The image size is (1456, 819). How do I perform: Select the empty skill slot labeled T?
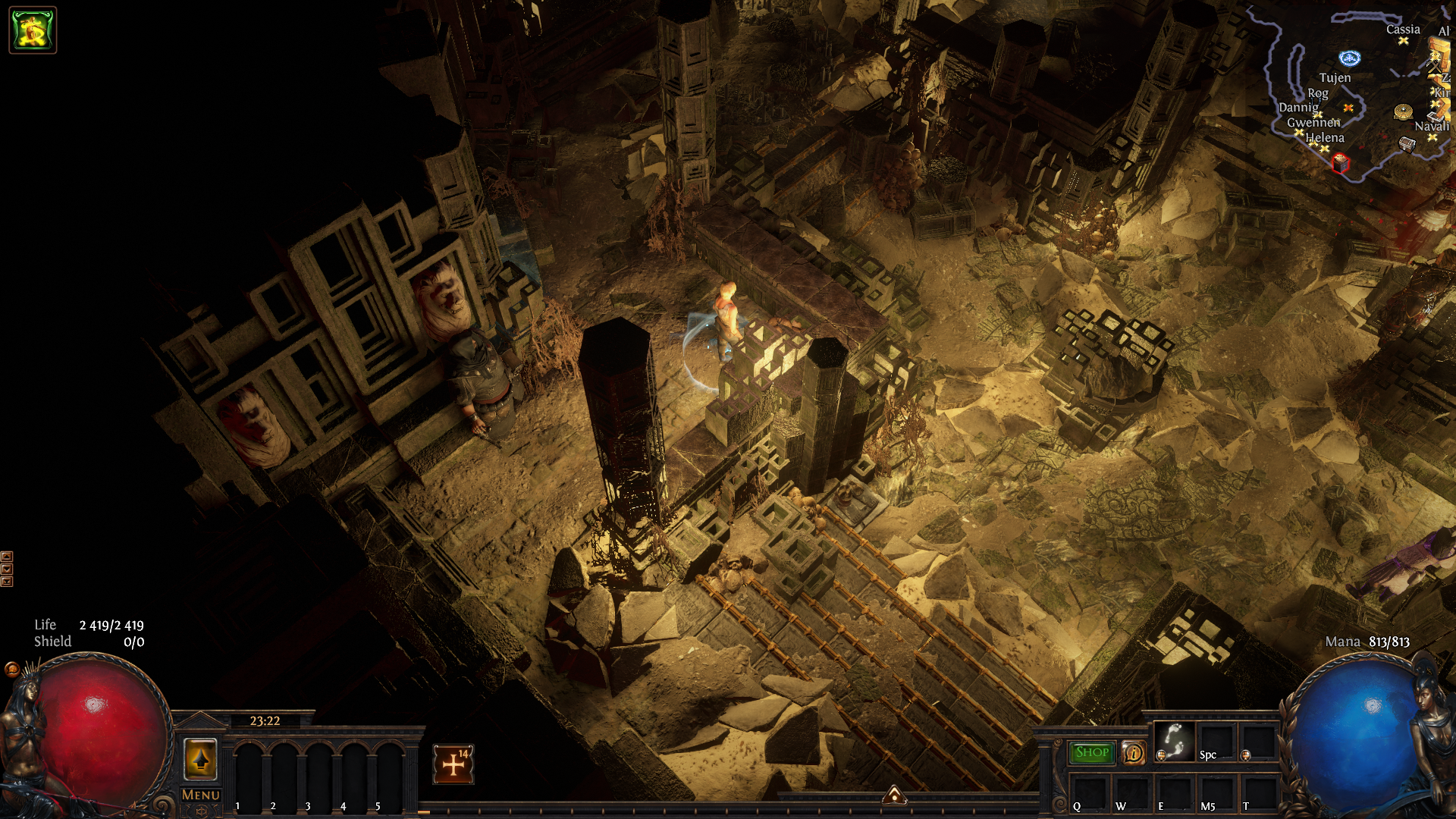click(1258, 793)
